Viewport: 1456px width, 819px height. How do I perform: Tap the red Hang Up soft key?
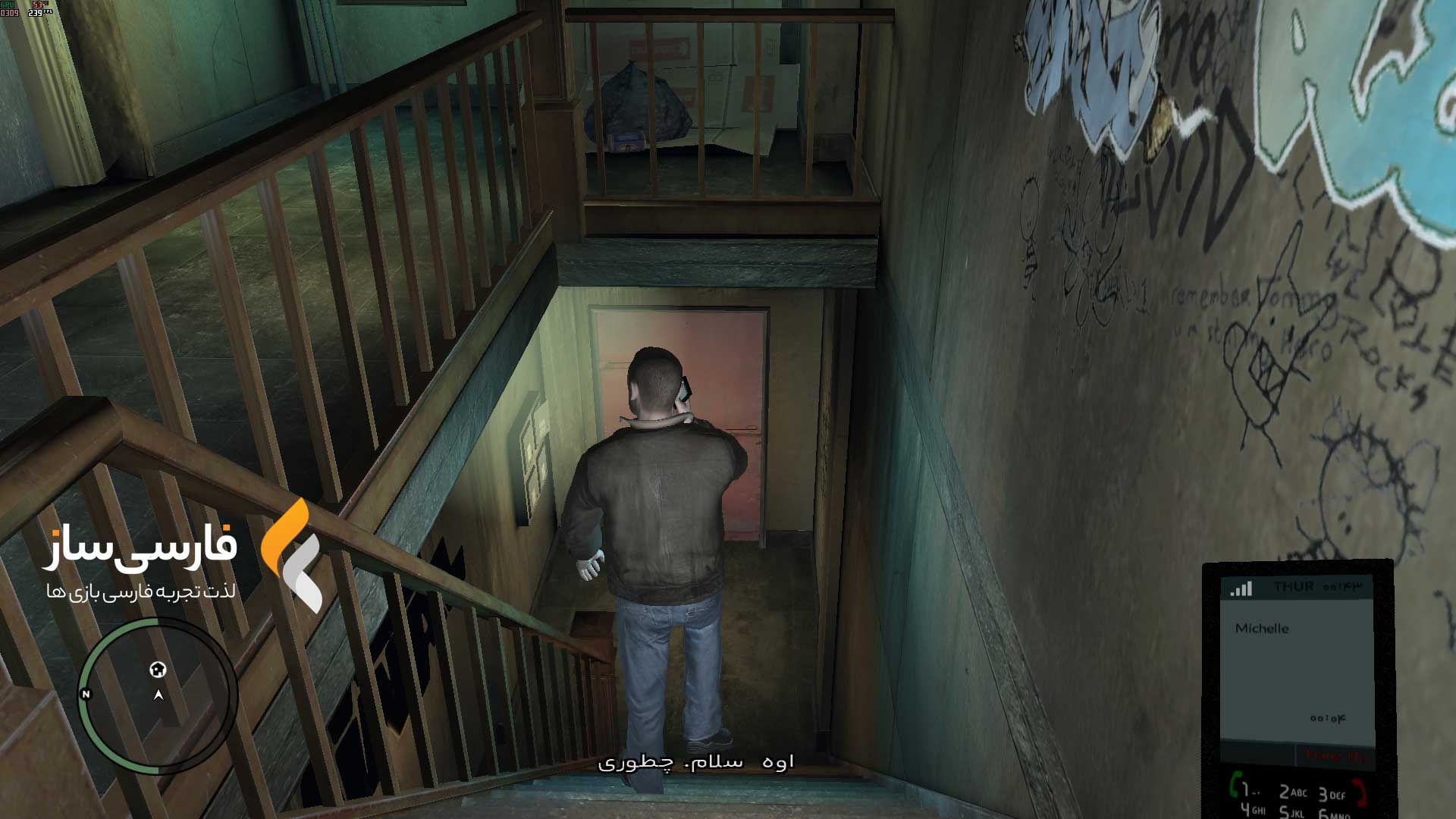1336,756
